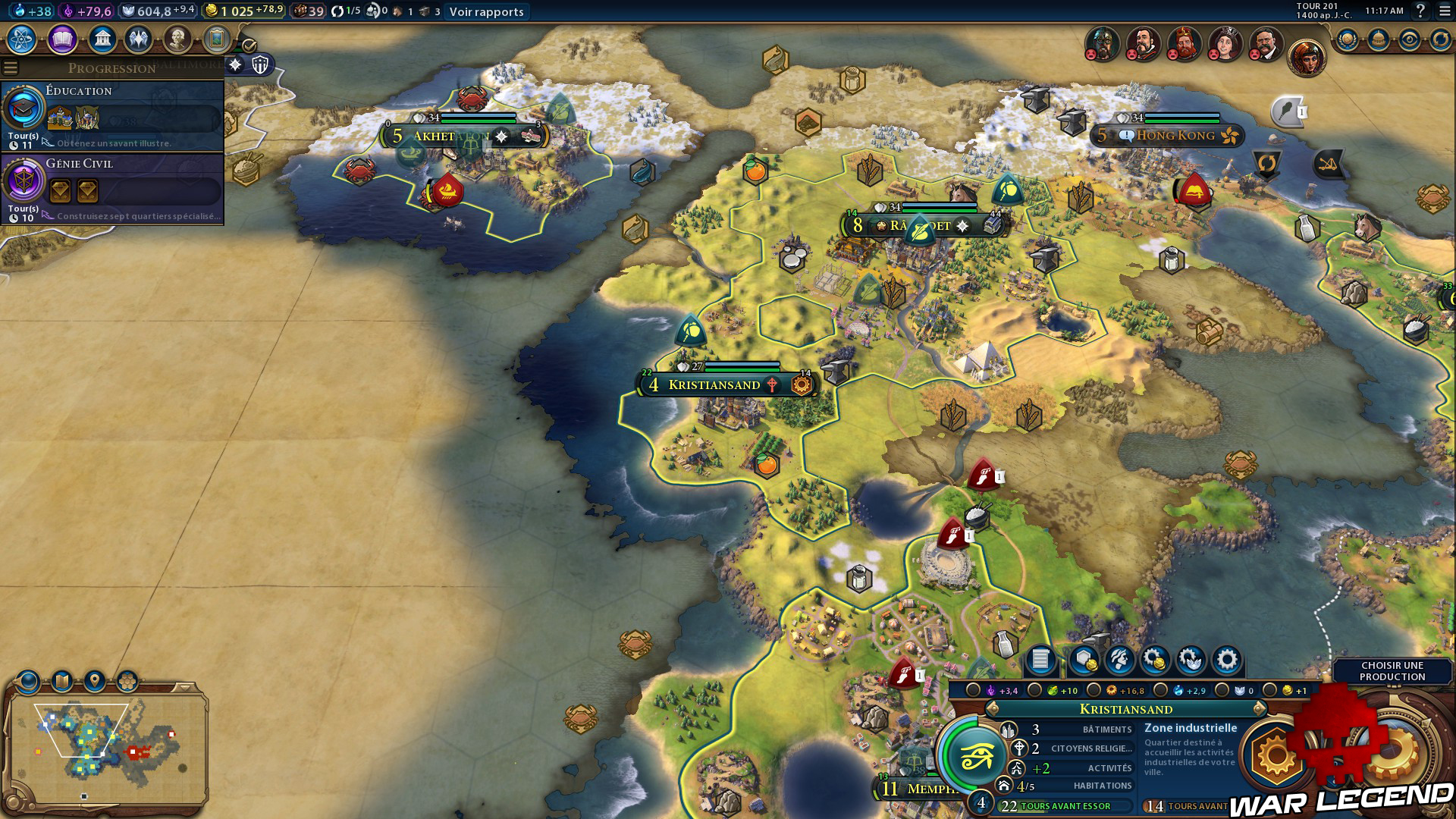This screenshot has width=1456, height=819.
Task: Click the Voir rapports button
Action: (485, 12)
